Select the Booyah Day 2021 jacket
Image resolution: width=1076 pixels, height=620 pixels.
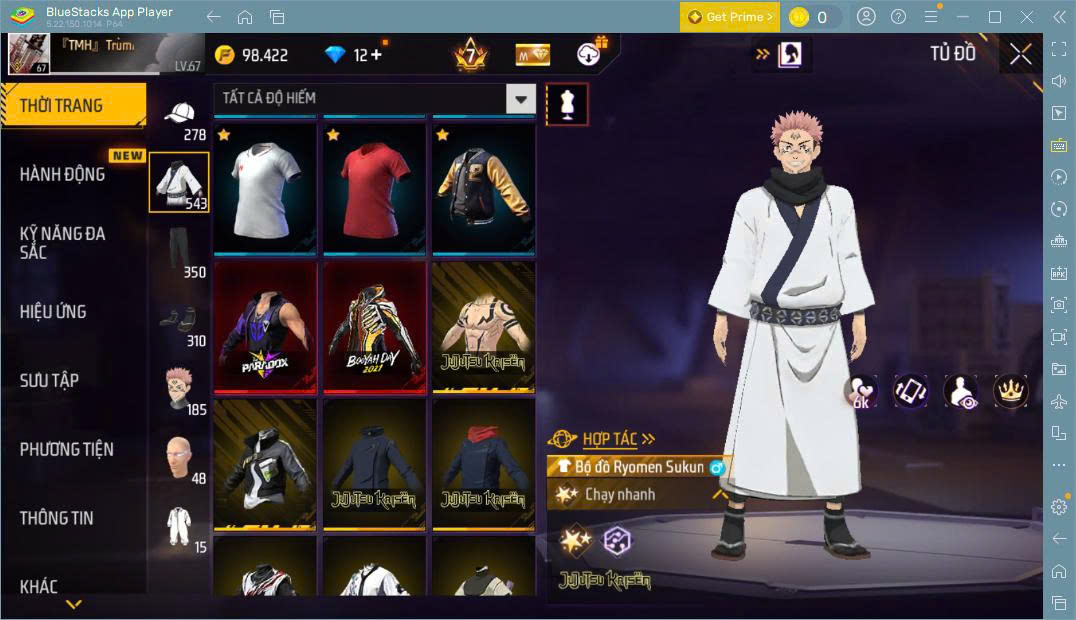coord(374,325)
